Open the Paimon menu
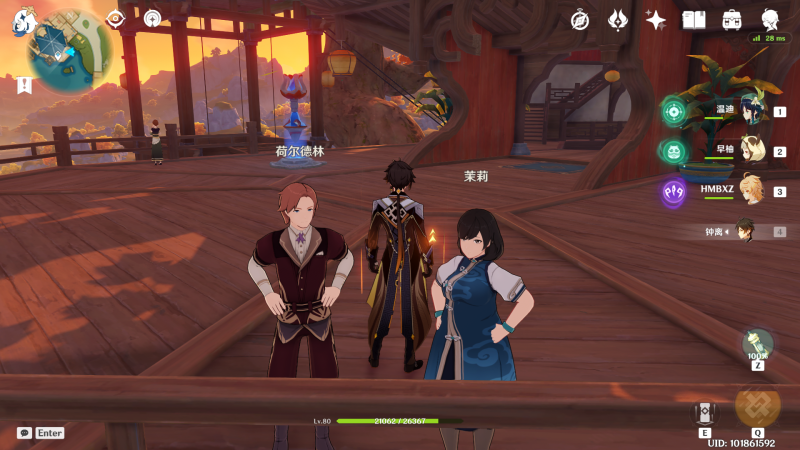Image resolution: width=800 pixels, height=450 pixels. pyautogui.click(x=22, y=21)
